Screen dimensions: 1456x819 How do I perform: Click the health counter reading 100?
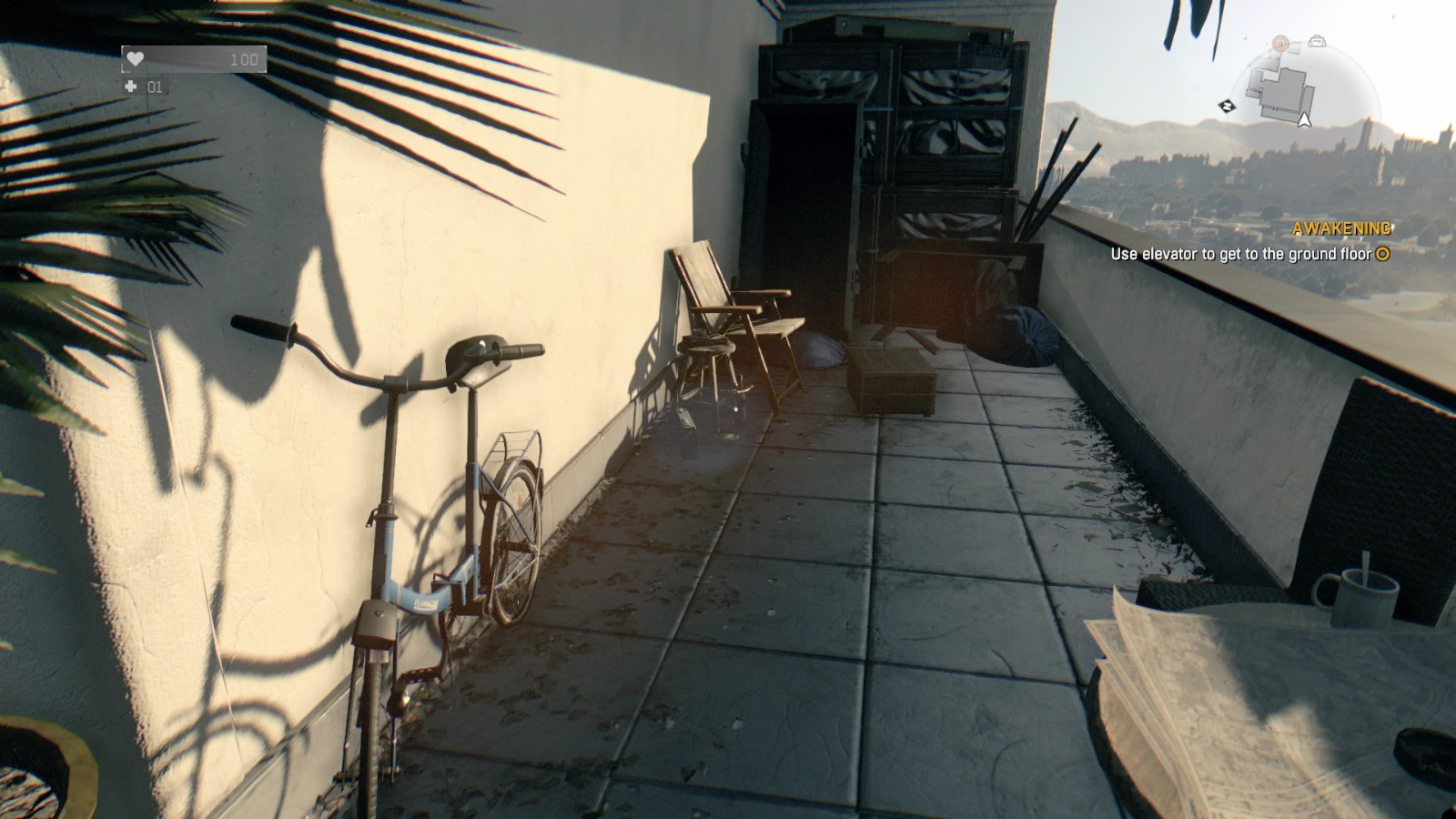(x=245, y=59)
